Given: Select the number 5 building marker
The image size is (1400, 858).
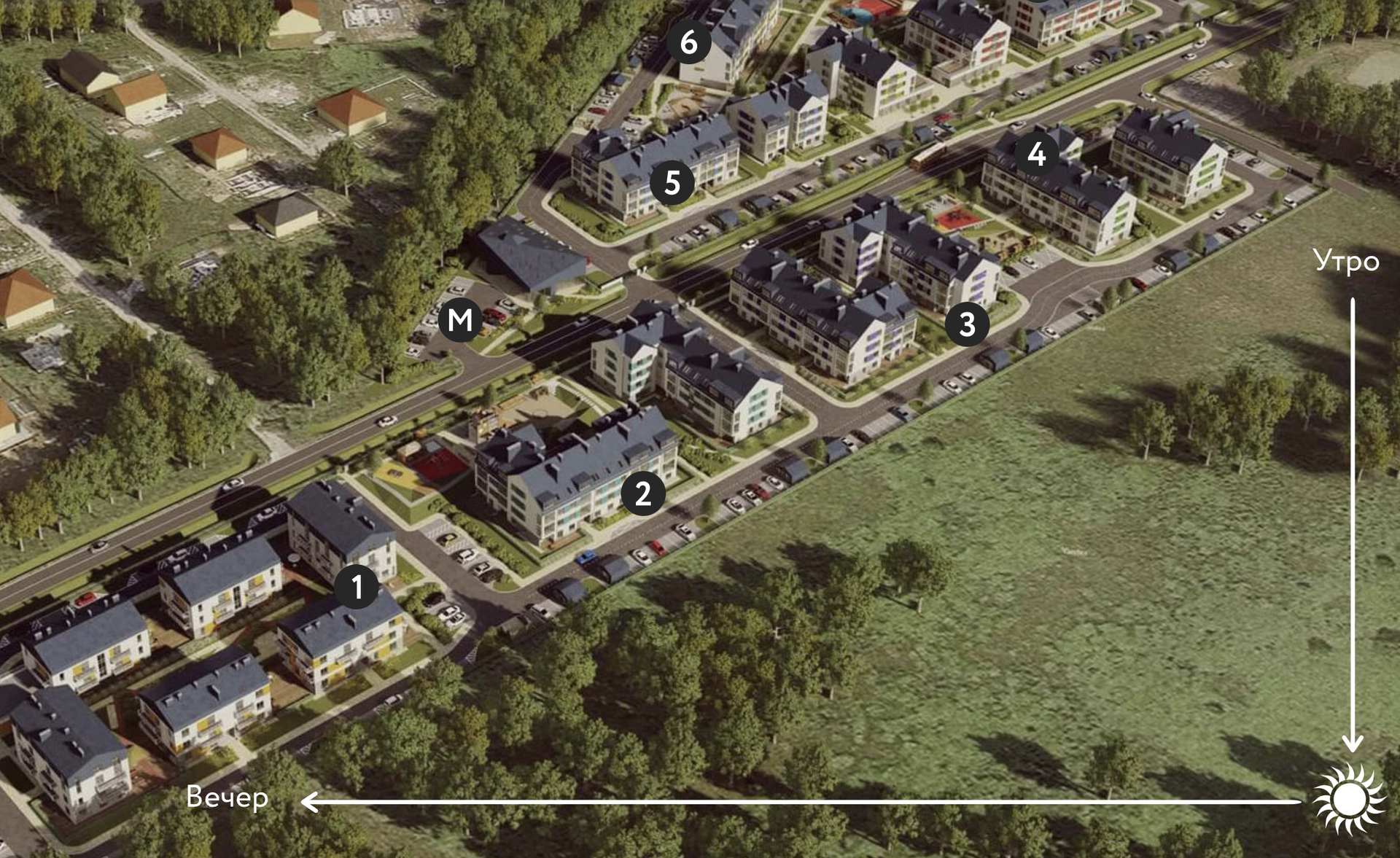Looking at the screenshot, I should (x=672, y=182).
